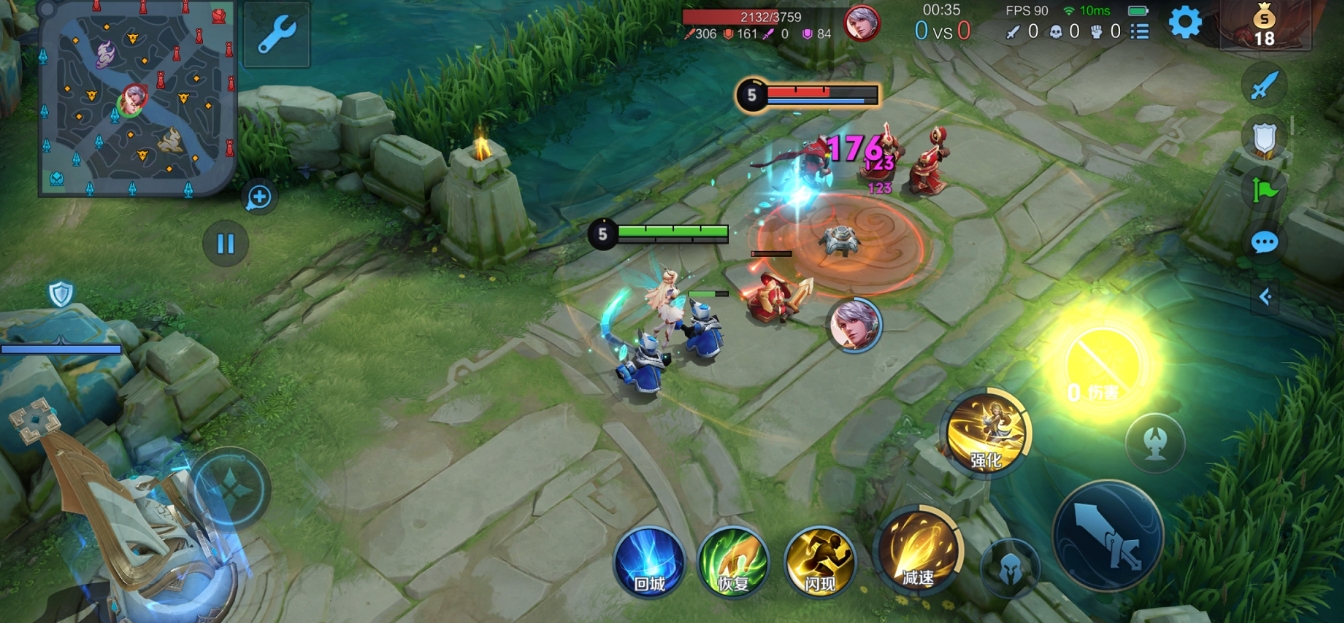
Task: Pause the match with the pause button
Action: point(226,243)
